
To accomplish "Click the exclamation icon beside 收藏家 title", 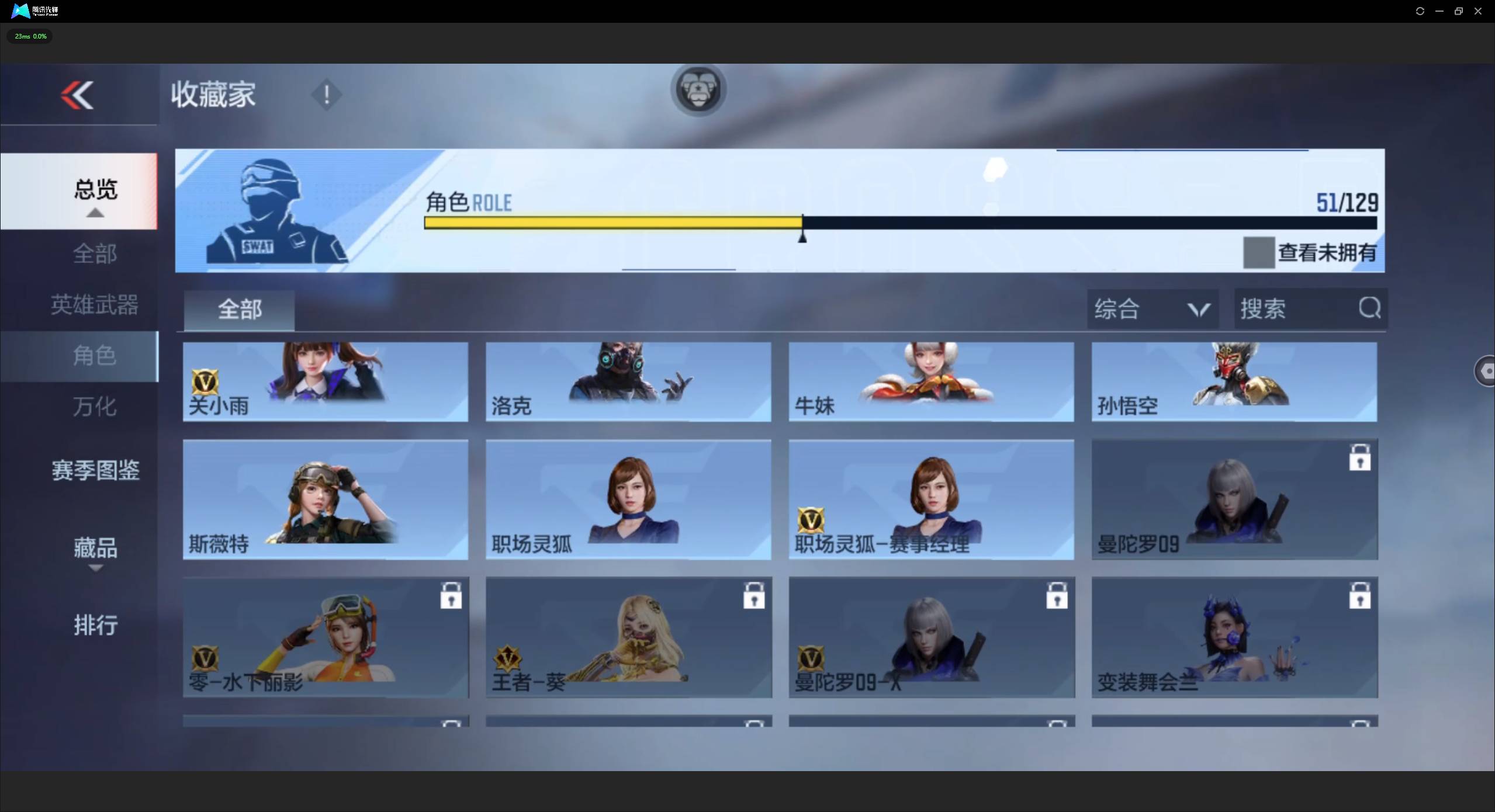I will coord(326,95).
